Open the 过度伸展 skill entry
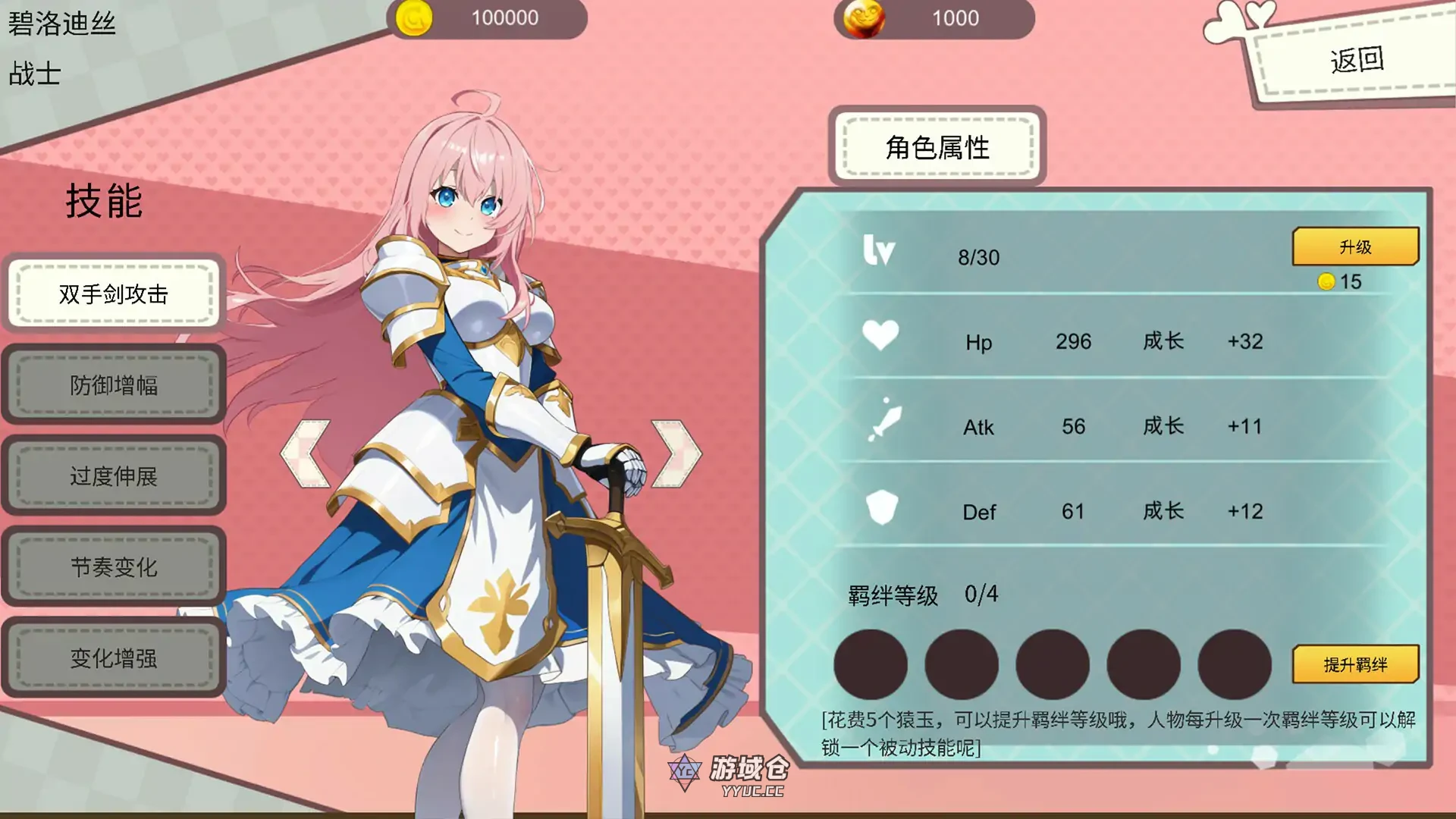Image resolution: width=1456 pixels, height=819 pixels. click(x=114, y=477)
